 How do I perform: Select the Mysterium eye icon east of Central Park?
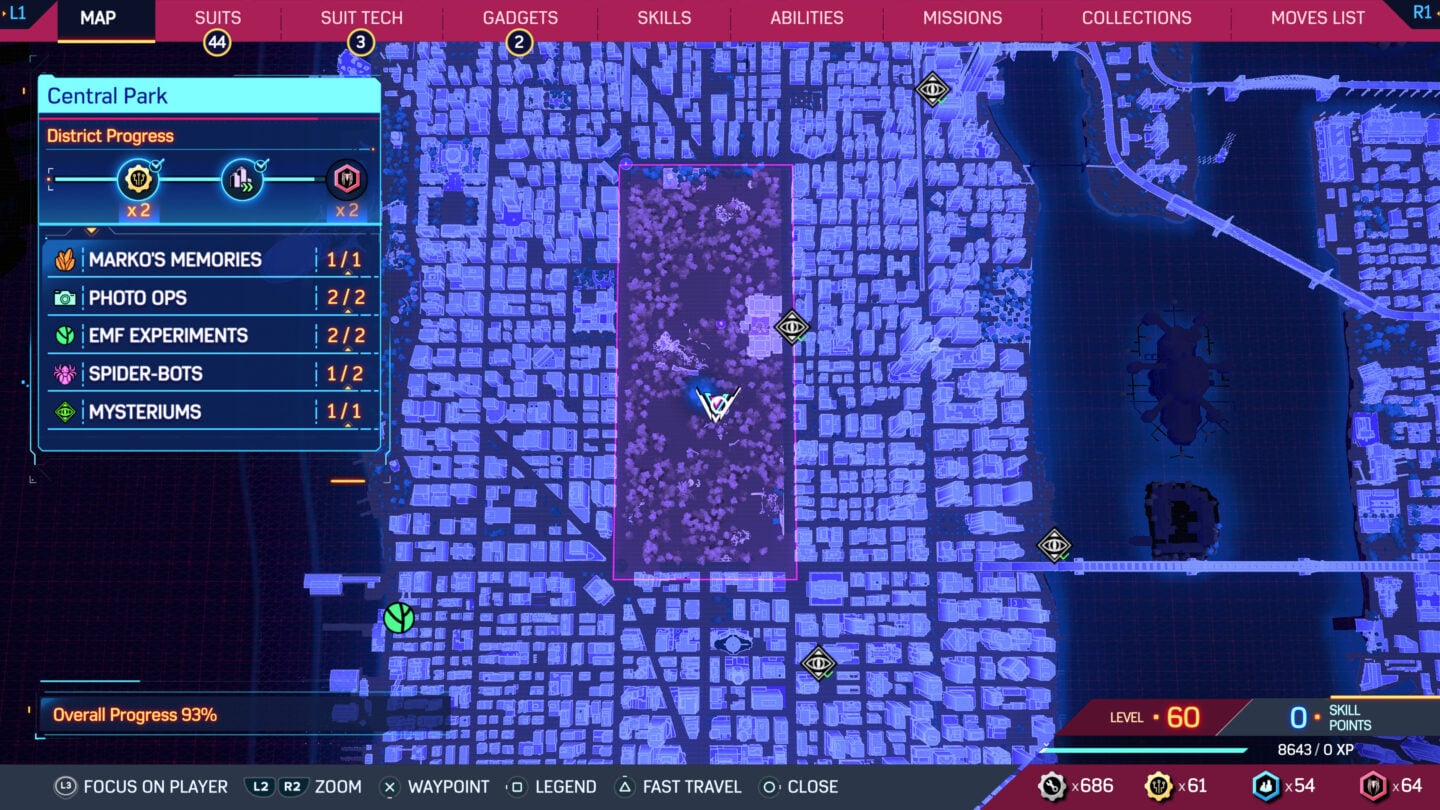coord(793,328)
